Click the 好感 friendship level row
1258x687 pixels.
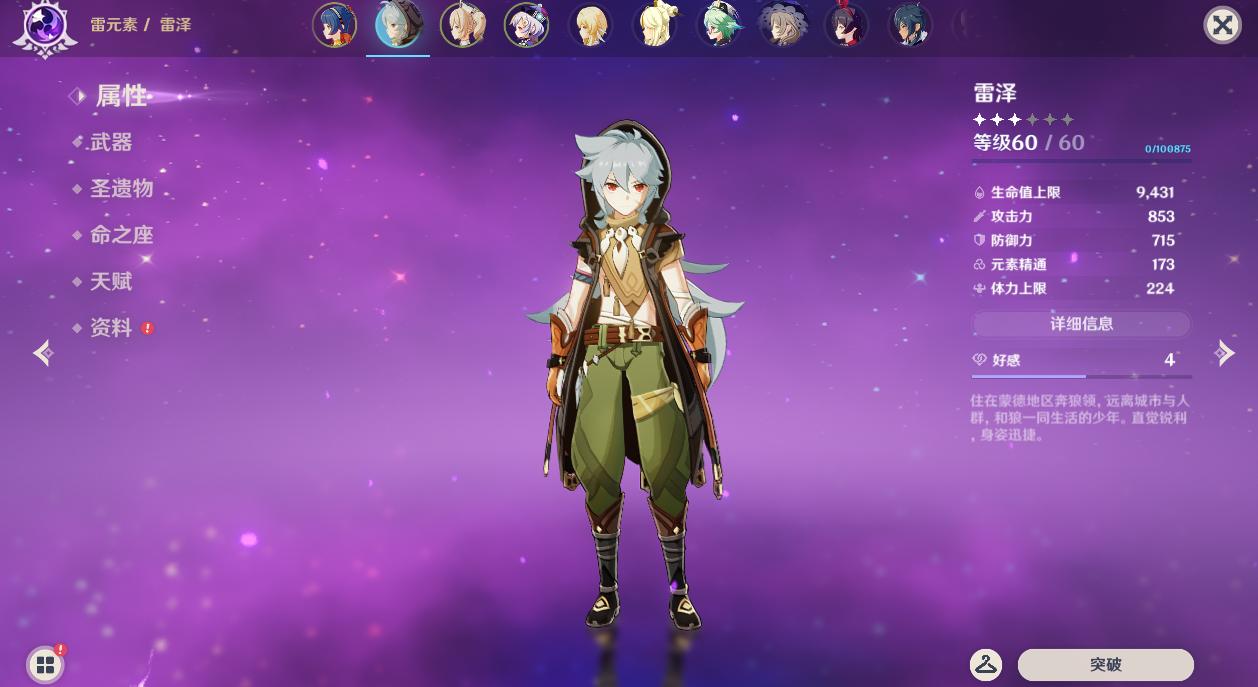[x=1081, y=360]
